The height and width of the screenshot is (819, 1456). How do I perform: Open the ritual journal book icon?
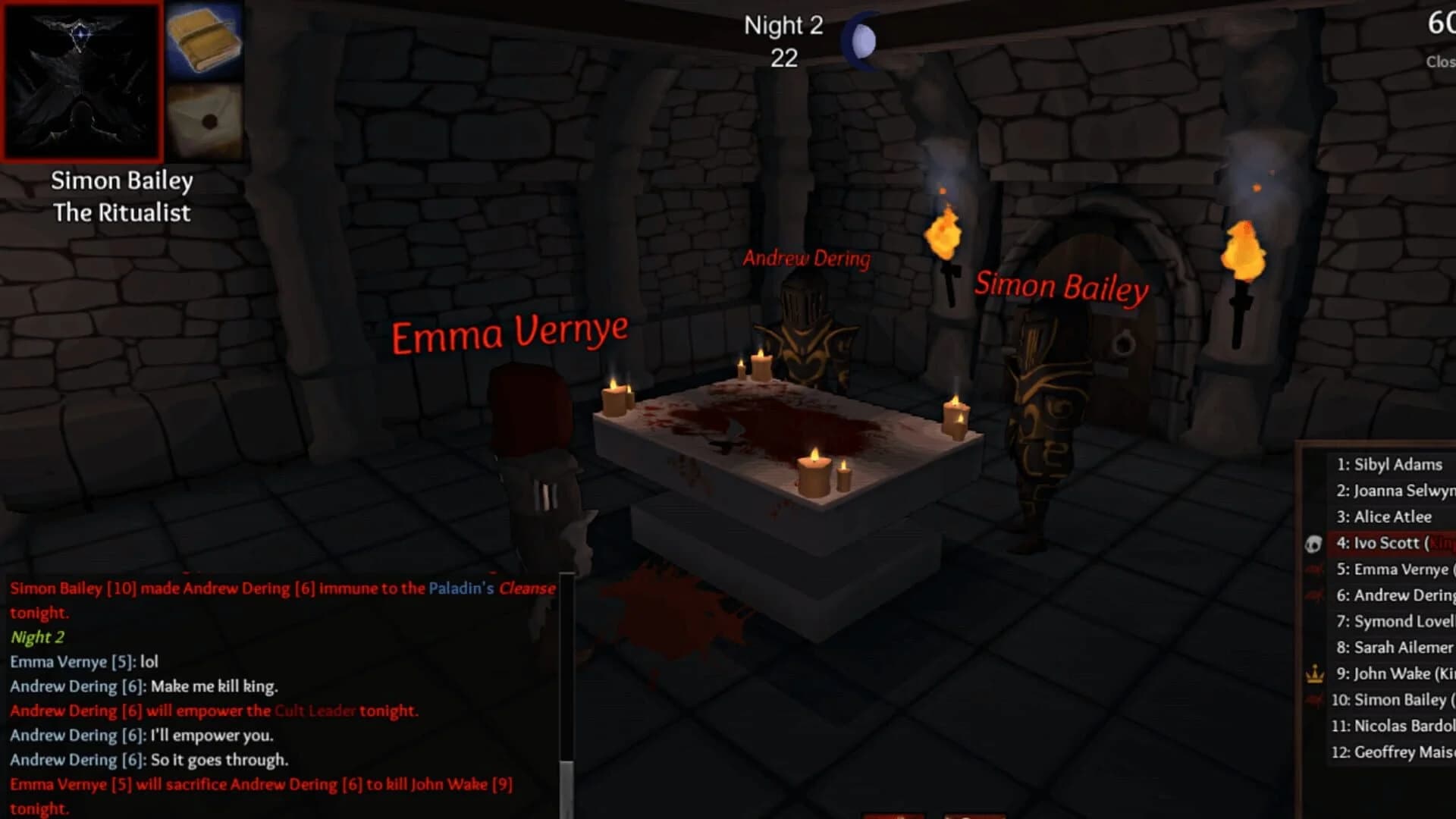pyautogui.click(x=205, y=39)
